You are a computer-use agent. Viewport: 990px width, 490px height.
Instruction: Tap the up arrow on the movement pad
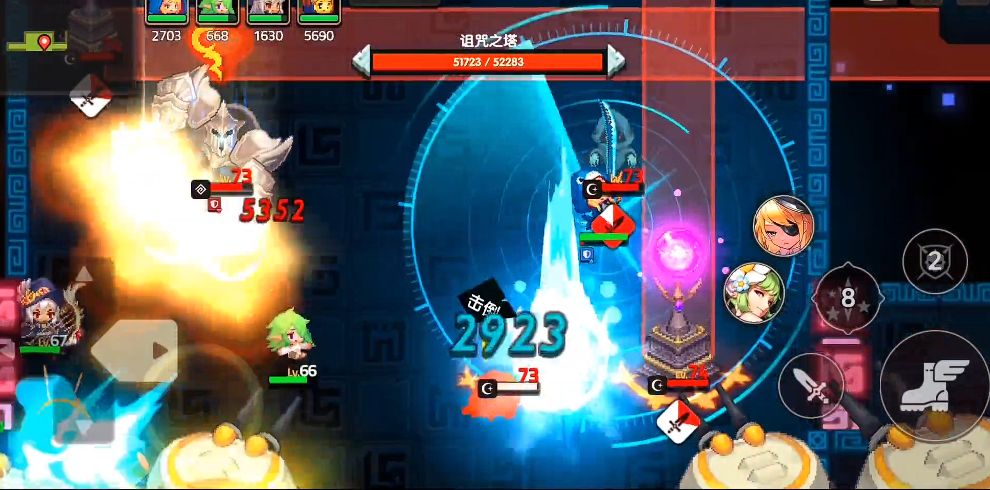coord(85,275)
